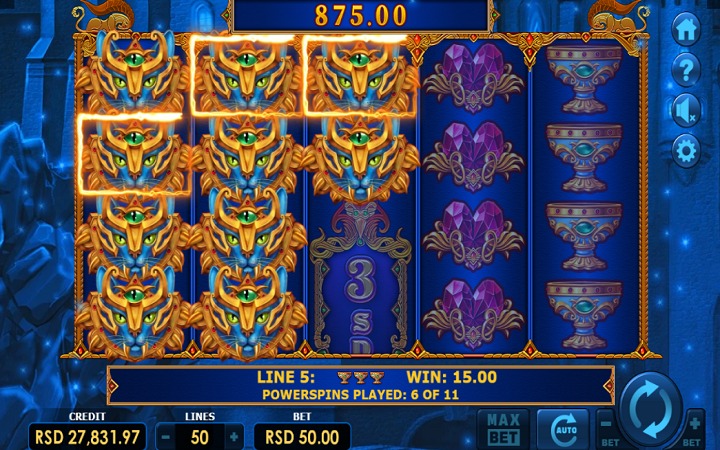Image resolution: width=720 pixels, height=450 pixels.
Task: Open the help question mark panel
Action: (x=685, y=70)
